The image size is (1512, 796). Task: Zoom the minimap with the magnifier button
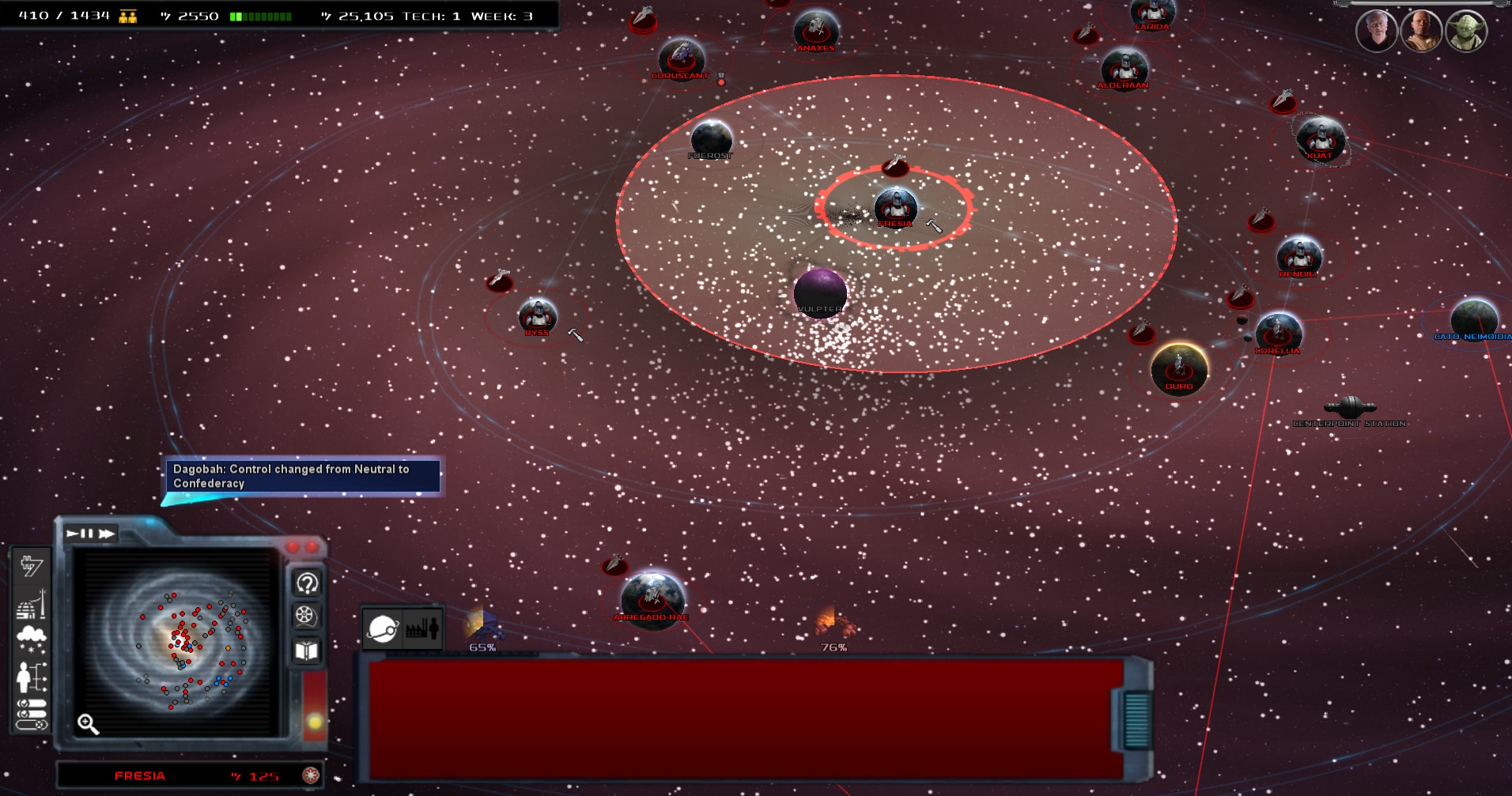click(x=88, y=723)
